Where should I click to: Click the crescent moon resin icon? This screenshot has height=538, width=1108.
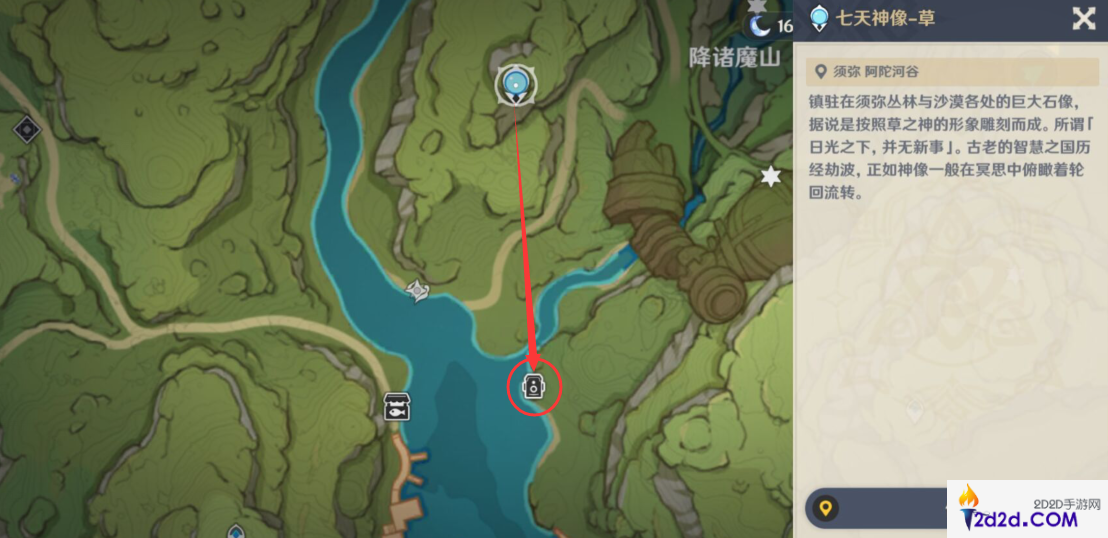762,25
